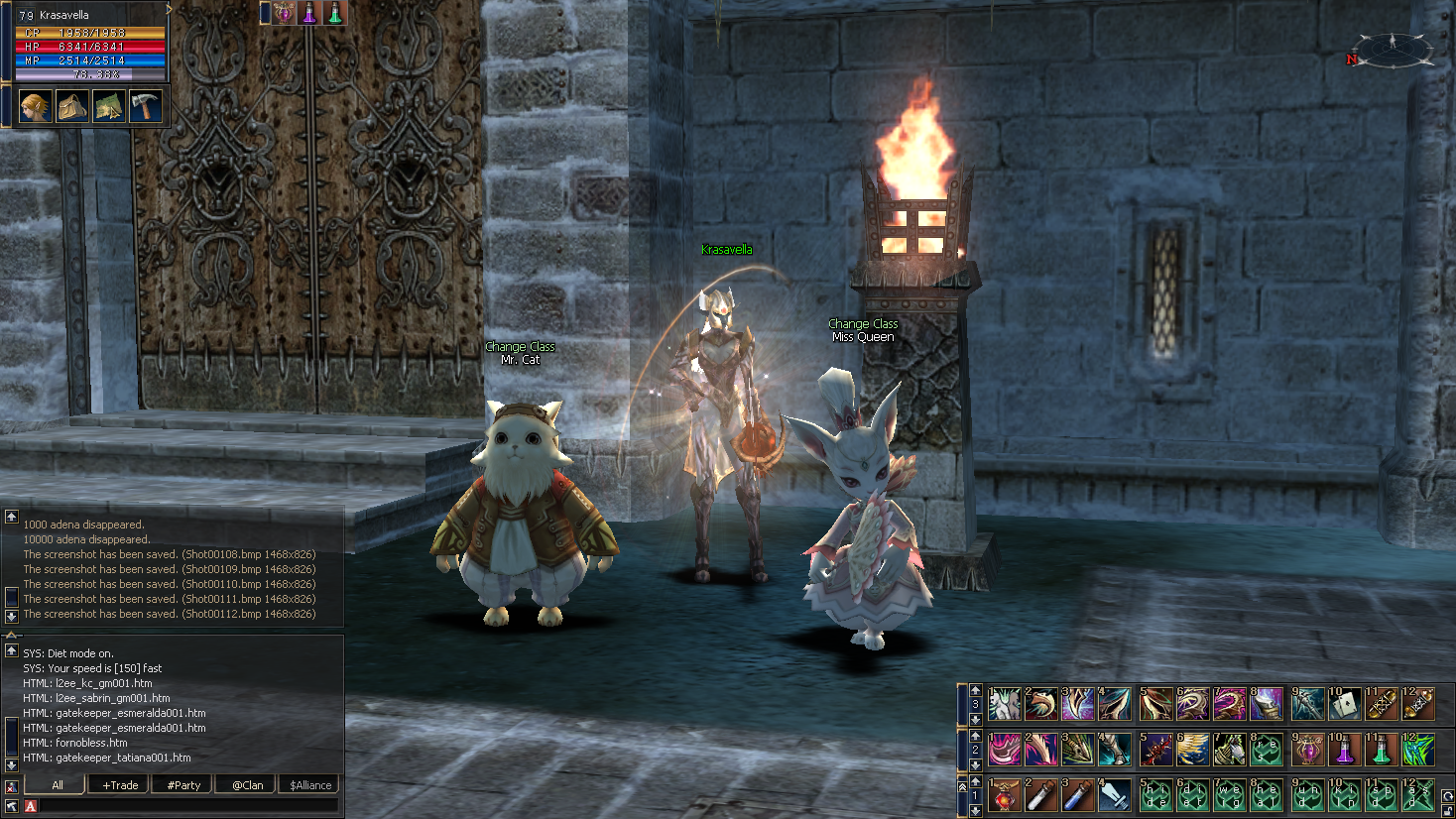The height and width of the screenshot is (819, 1456).
Task: Click the compass in the corner
Action: pyautogui.click(x=1393, y=50)
